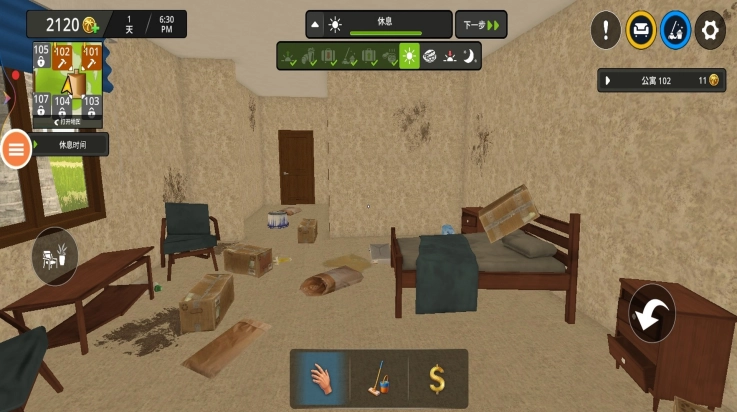737x412 pixels.
Task: Open the gear settings button
Action: (x=710, y=30)
